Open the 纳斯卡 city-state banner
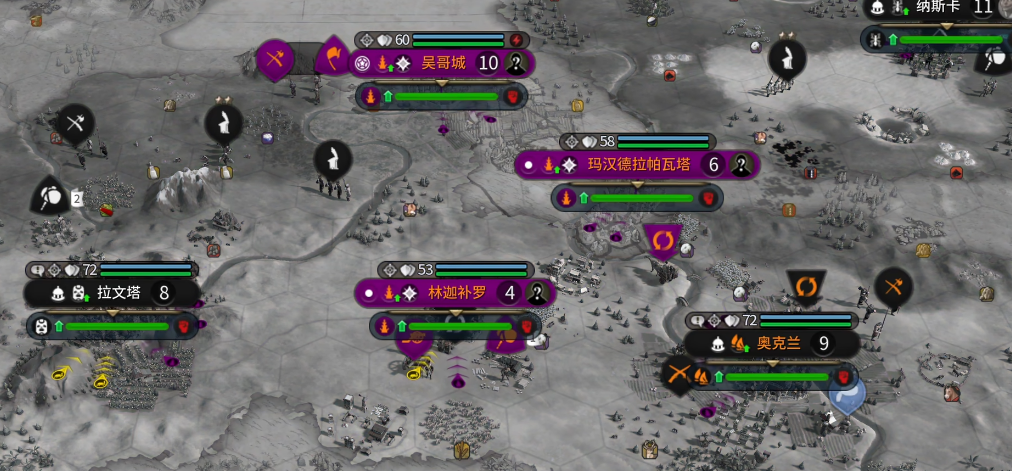 939,8
